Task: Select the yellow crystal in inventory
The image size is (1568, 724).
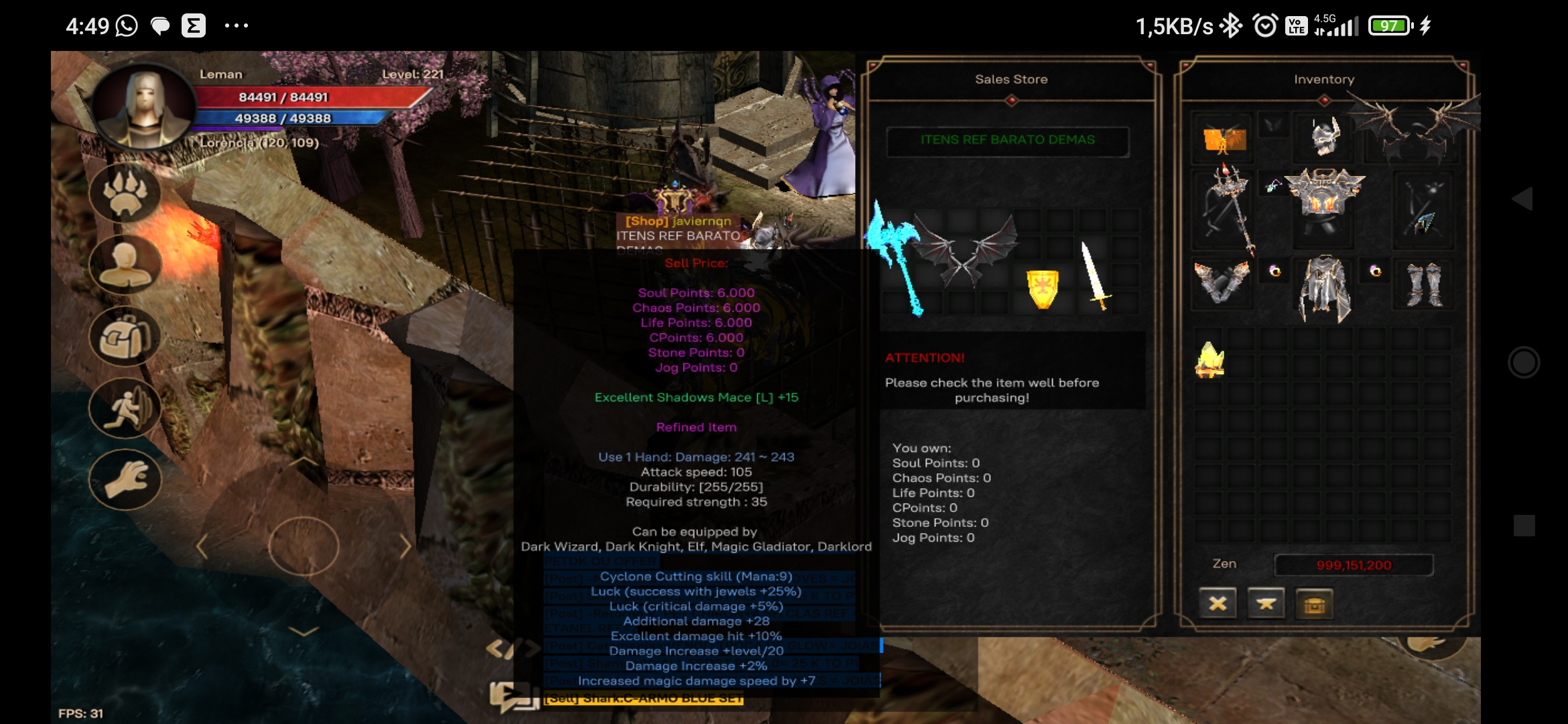Action: (x=1210, y=360)
